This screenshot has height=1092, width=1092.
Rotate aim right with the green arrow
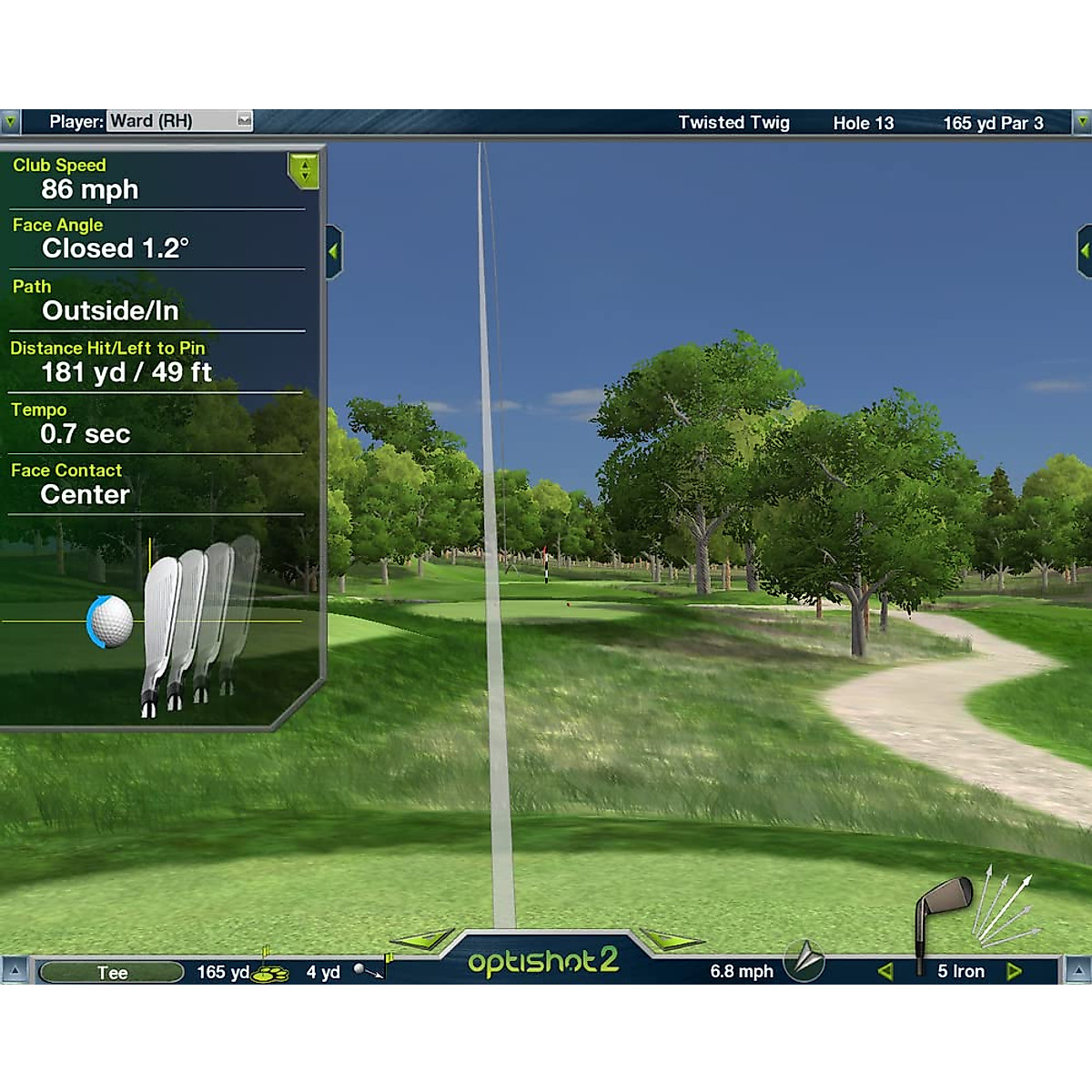[x=670, y=940]
